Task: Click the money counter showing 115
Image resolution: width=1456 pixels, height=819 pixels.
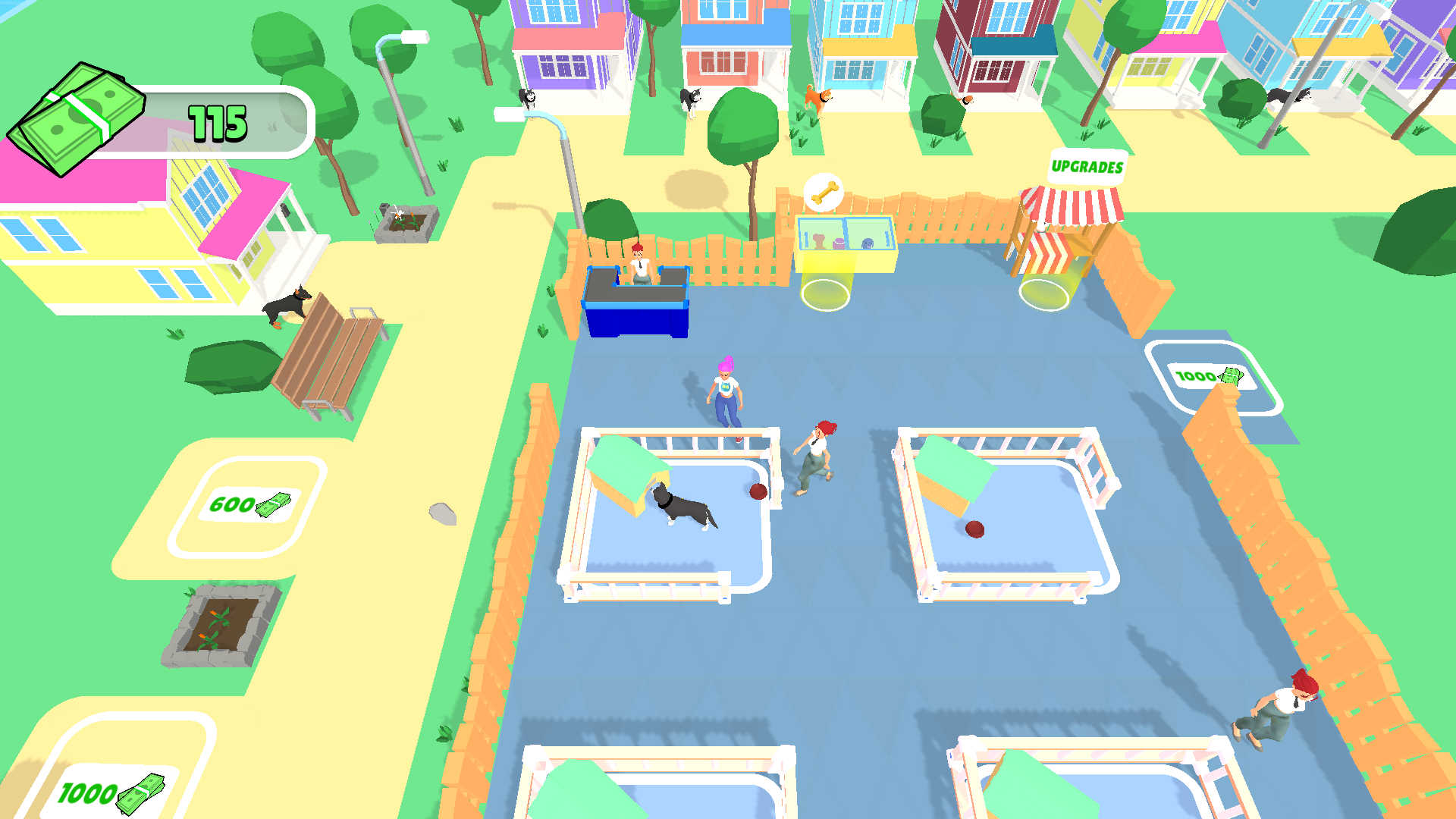Action: pyautogui.click(x=218, y=121)
